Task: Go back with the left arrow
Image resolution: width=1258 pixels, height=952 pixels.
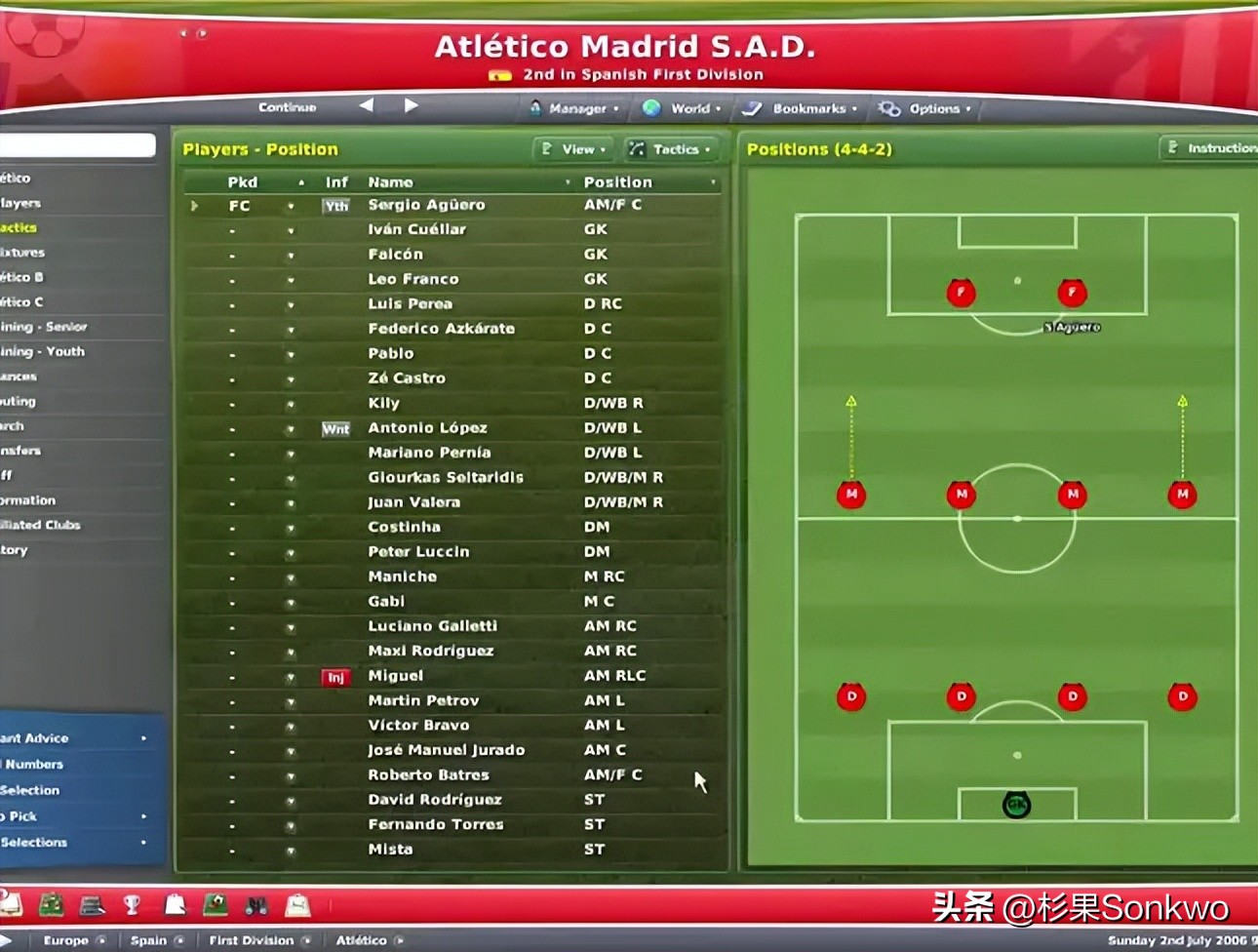Action: tap(367, 105)
